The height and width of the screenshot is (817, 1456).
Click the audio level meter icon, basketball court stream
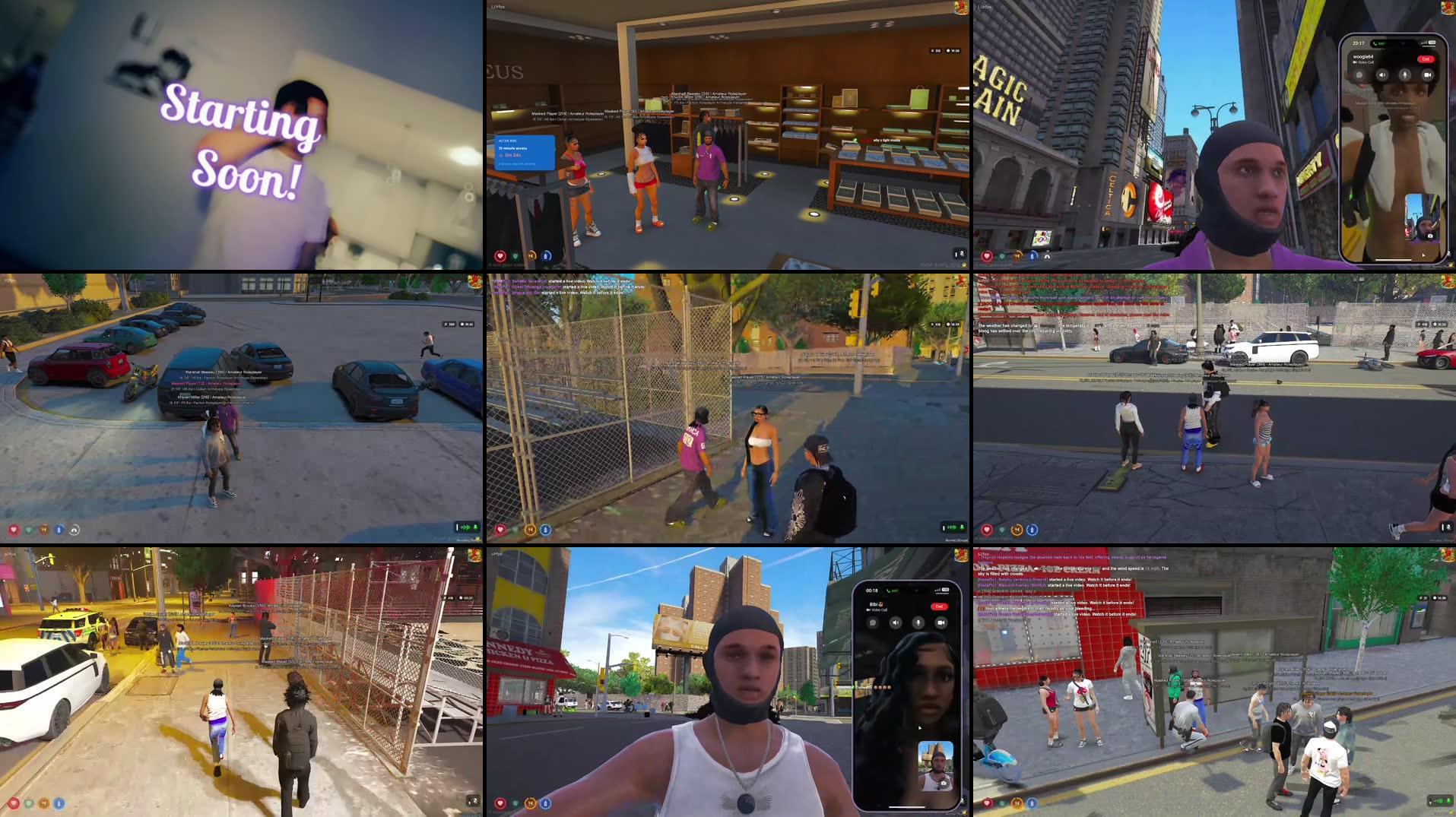953,527
